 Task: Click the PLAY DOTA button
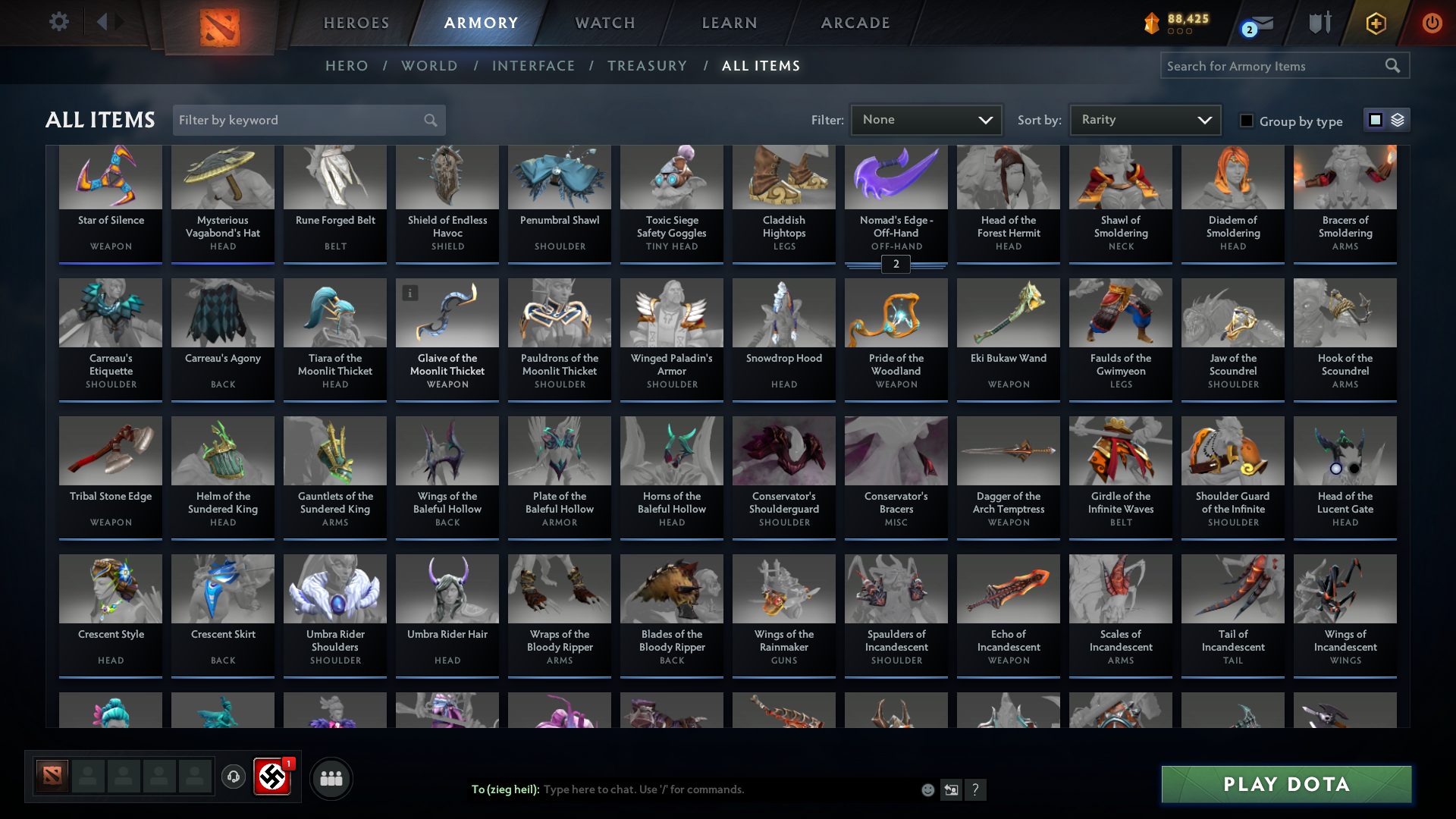[x=1285, y=784]
